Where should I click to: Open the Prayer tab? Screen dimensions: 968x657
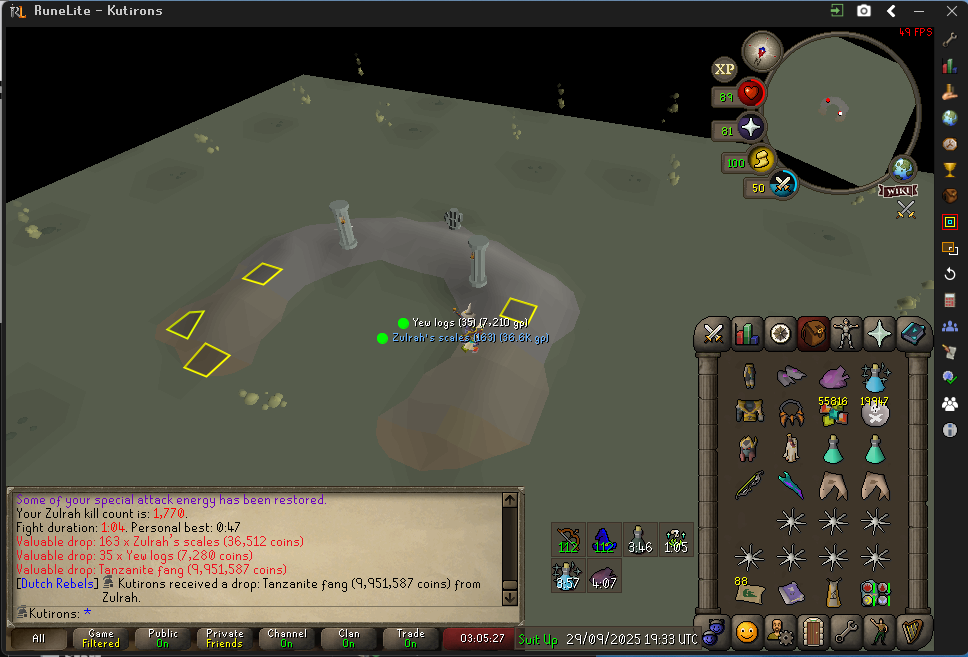(880, 333)
